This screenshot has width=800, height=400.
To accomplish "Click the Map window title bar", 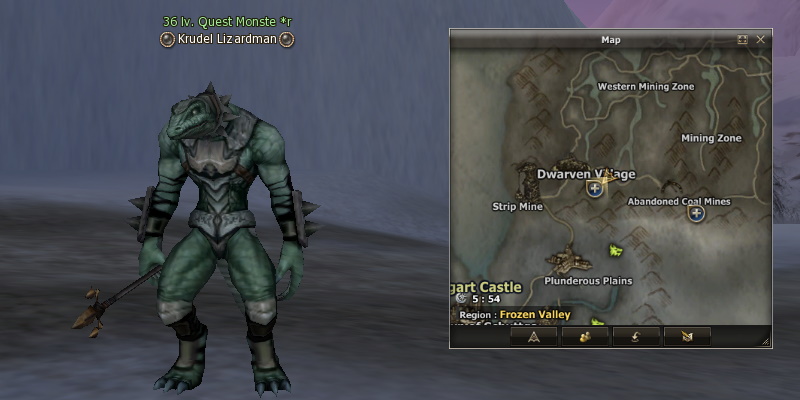I will click(610, 40).
